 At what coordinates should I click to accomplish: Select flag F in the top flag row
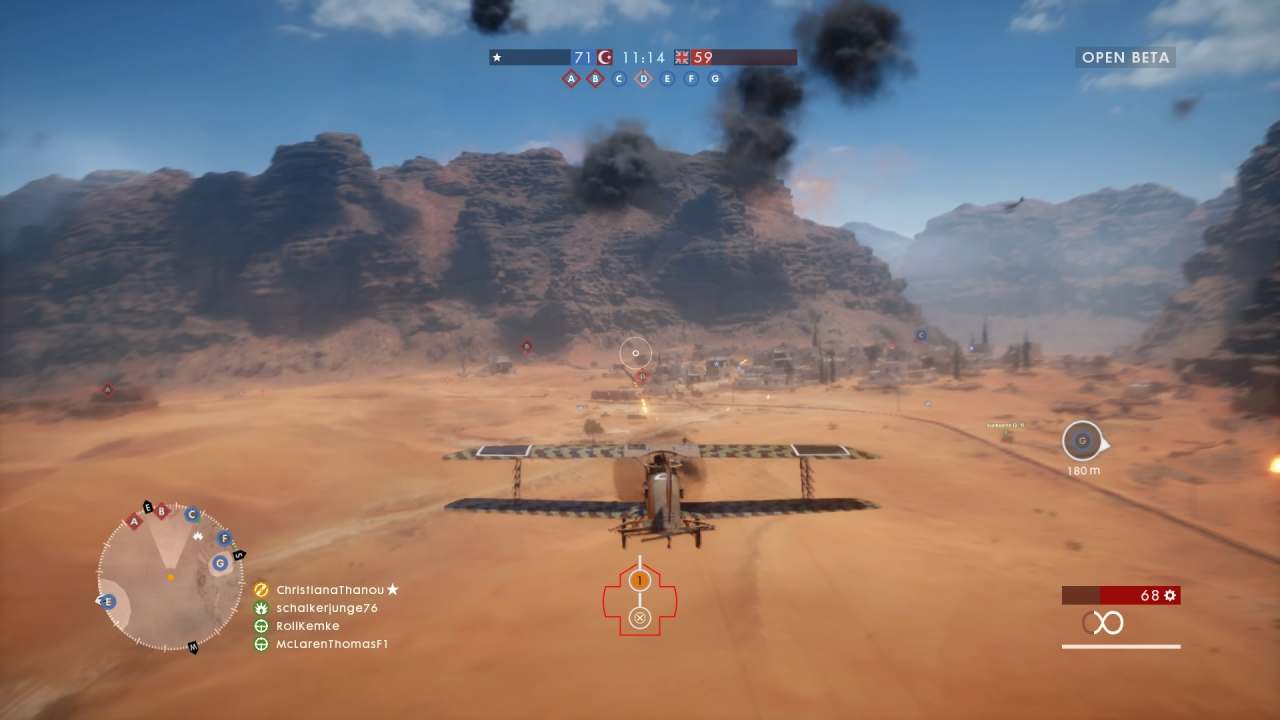pyautogui.click(x=691, y=78)
